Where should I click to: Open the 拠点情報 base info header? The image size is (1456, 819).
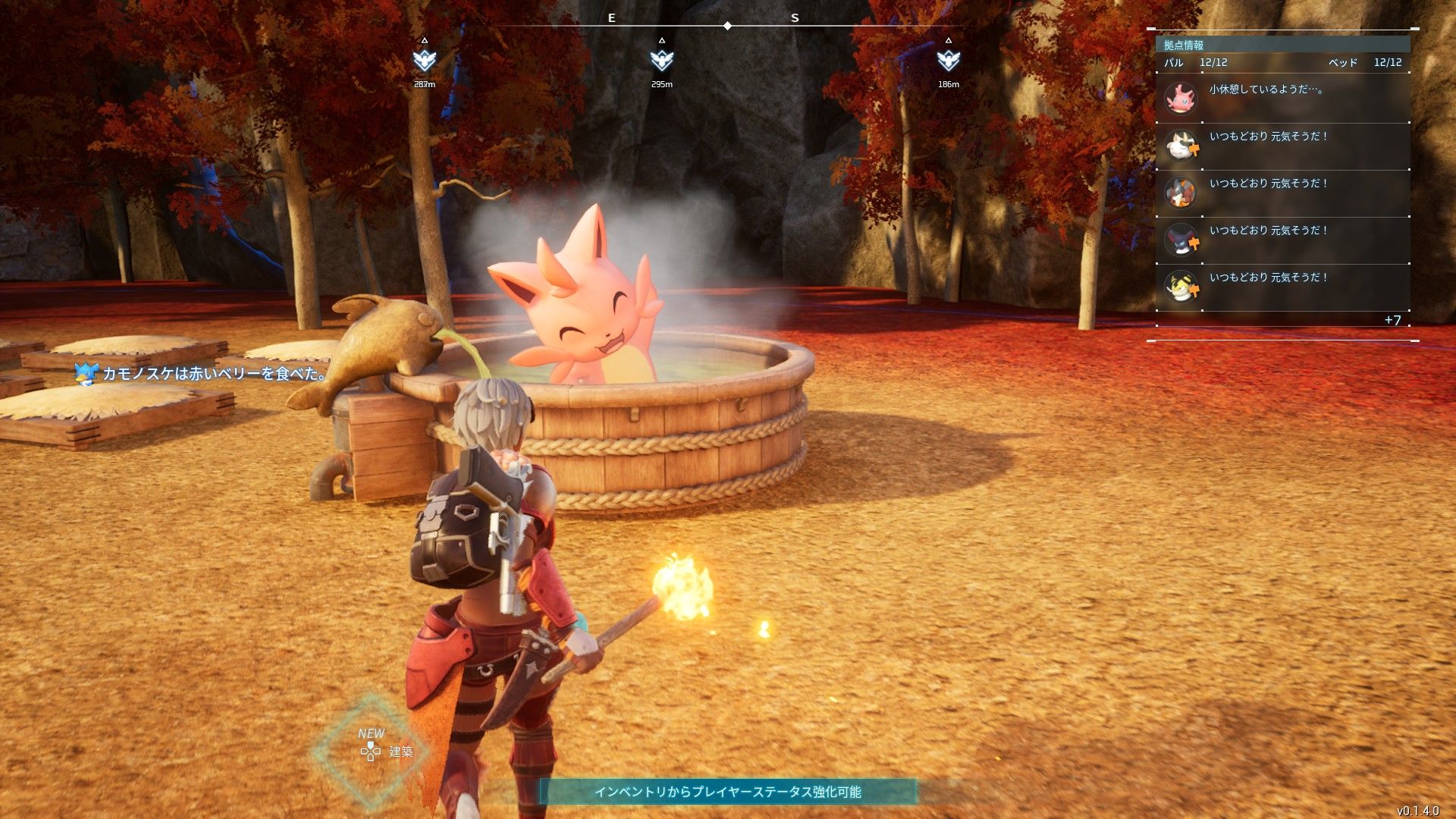click(x=1184, y=45)
